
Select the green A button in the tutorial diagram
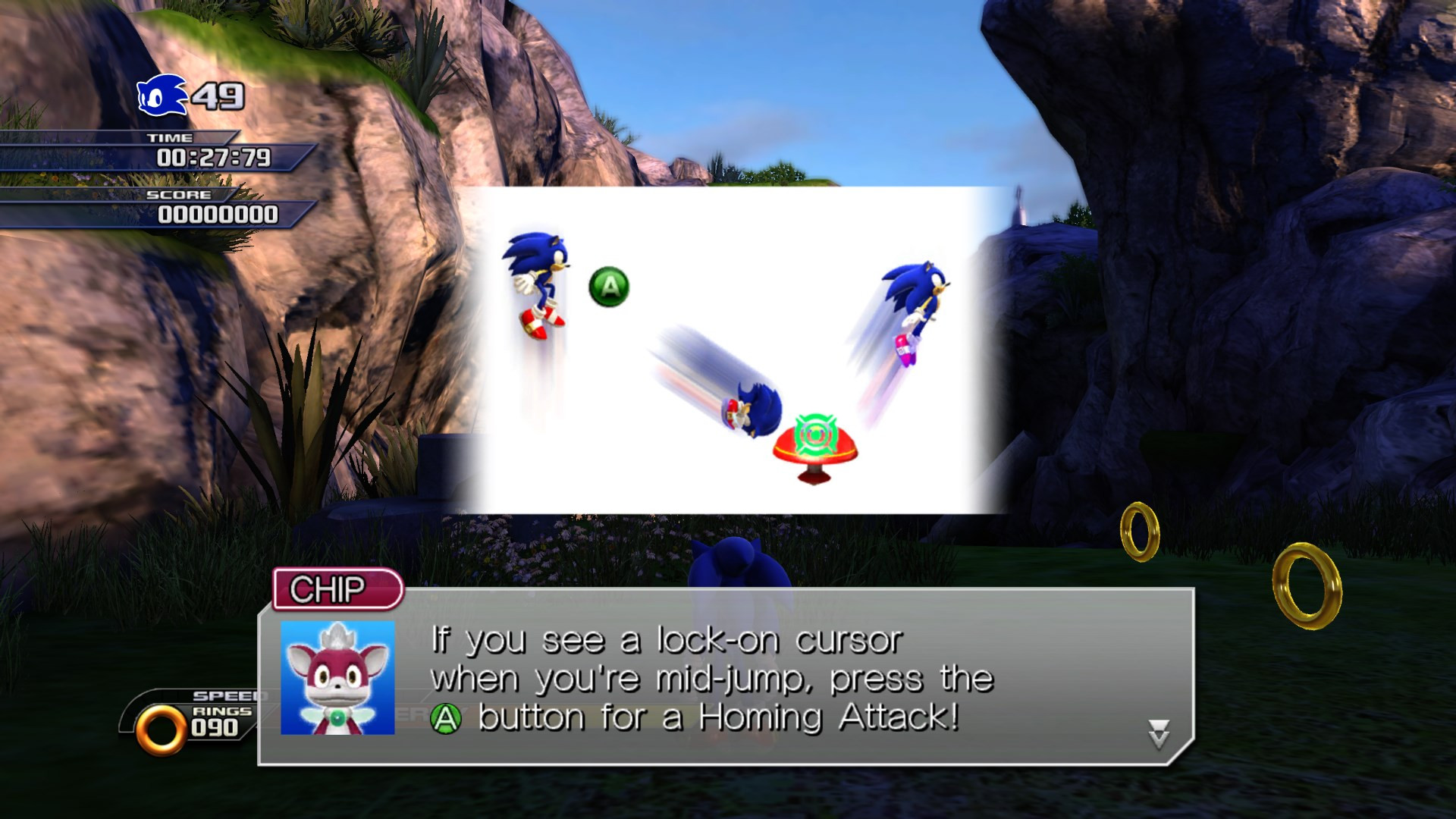611,286
